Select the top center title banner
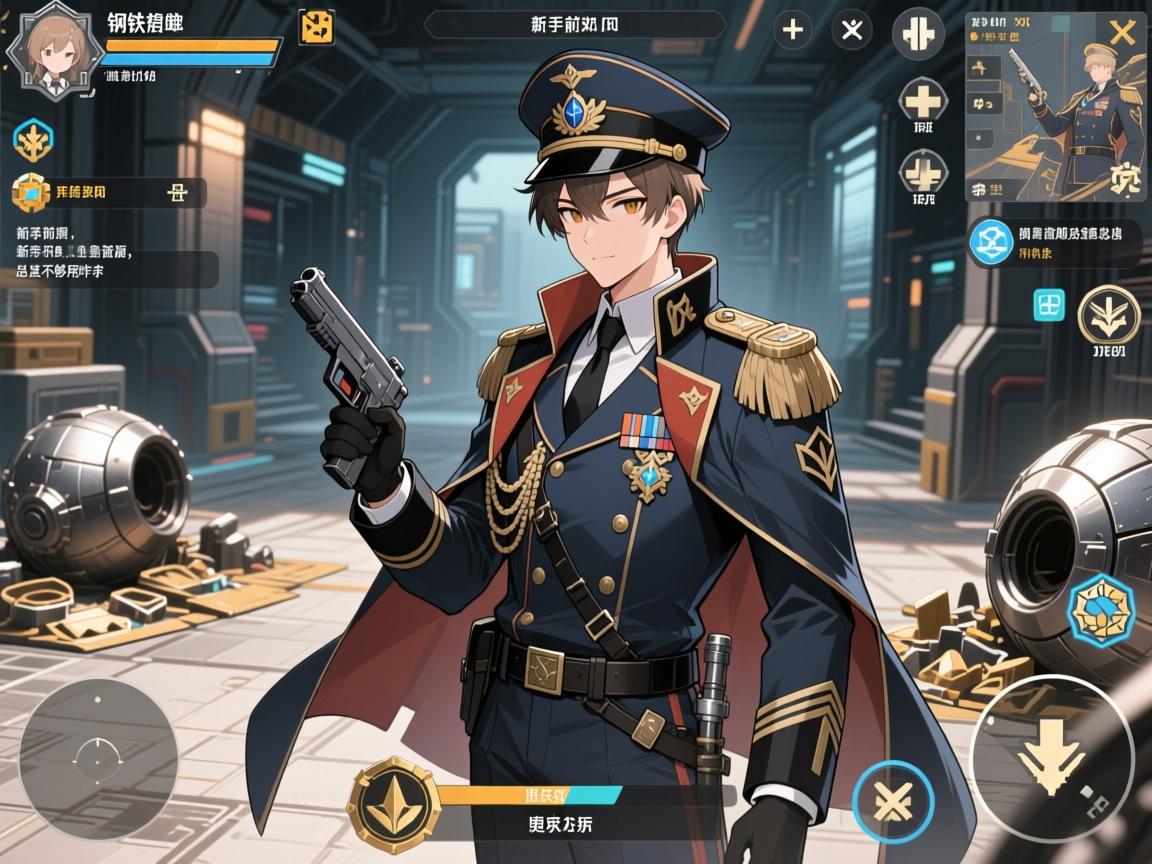1152x864 pixels. tap(575, 25)
